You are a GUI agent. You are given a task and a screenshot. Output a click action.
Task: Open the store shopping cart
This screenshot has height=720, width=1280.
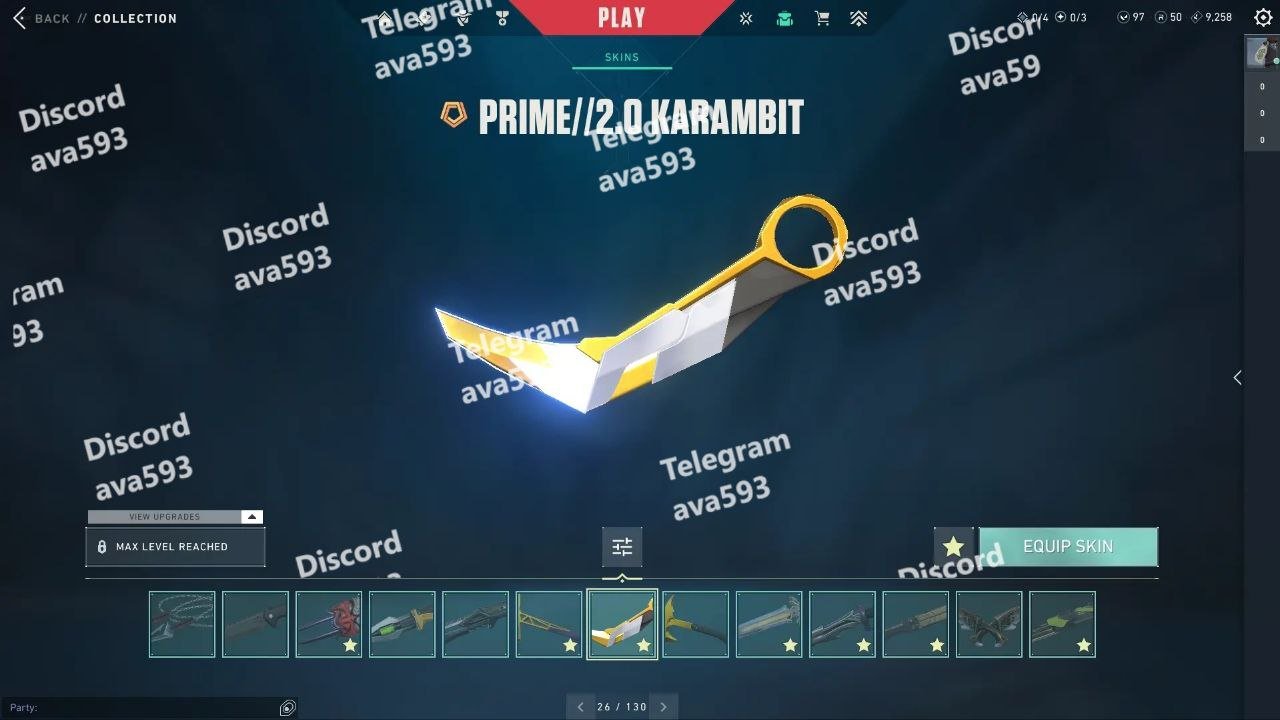tap(822, 18)
